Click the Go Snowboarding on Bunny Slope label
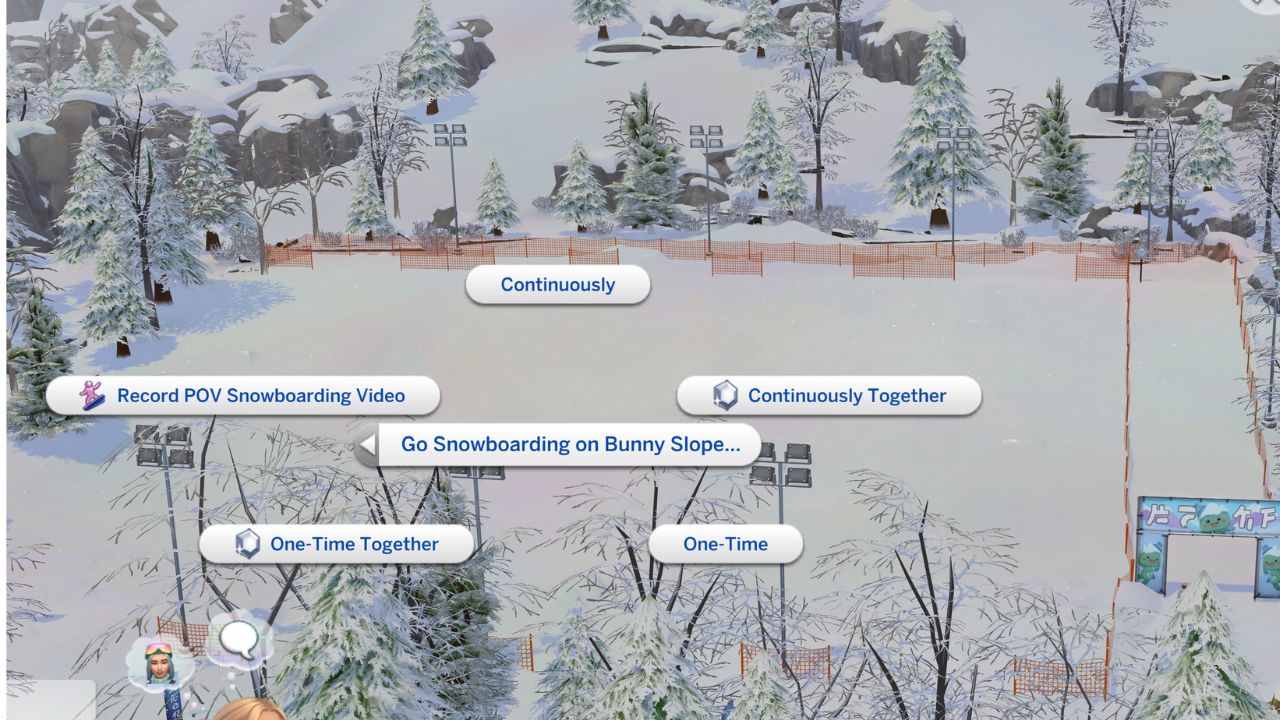 [x=573, y=444]
